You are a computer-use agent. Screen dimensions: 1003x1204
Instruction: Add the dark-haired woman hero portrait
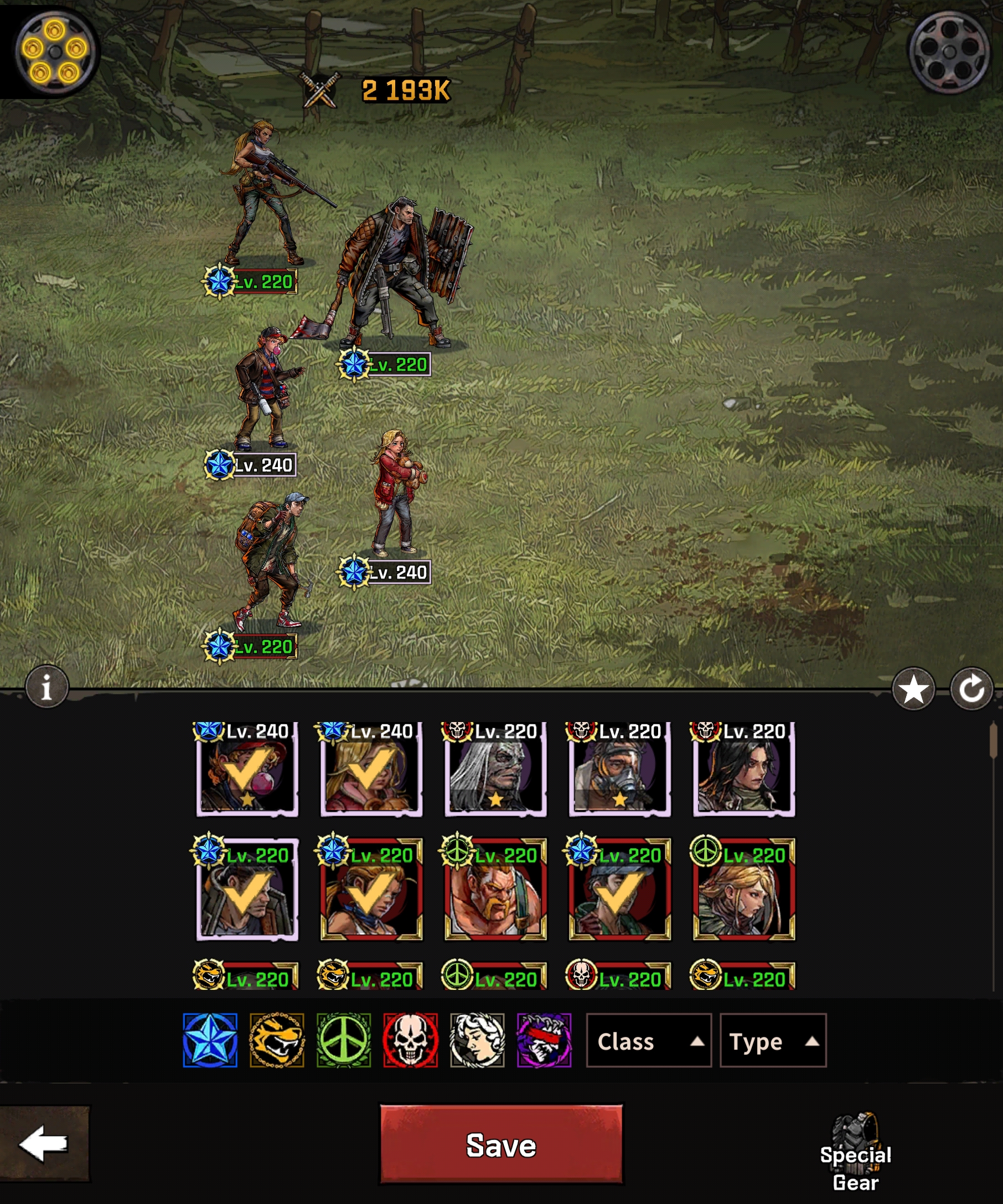pos(744,771)
